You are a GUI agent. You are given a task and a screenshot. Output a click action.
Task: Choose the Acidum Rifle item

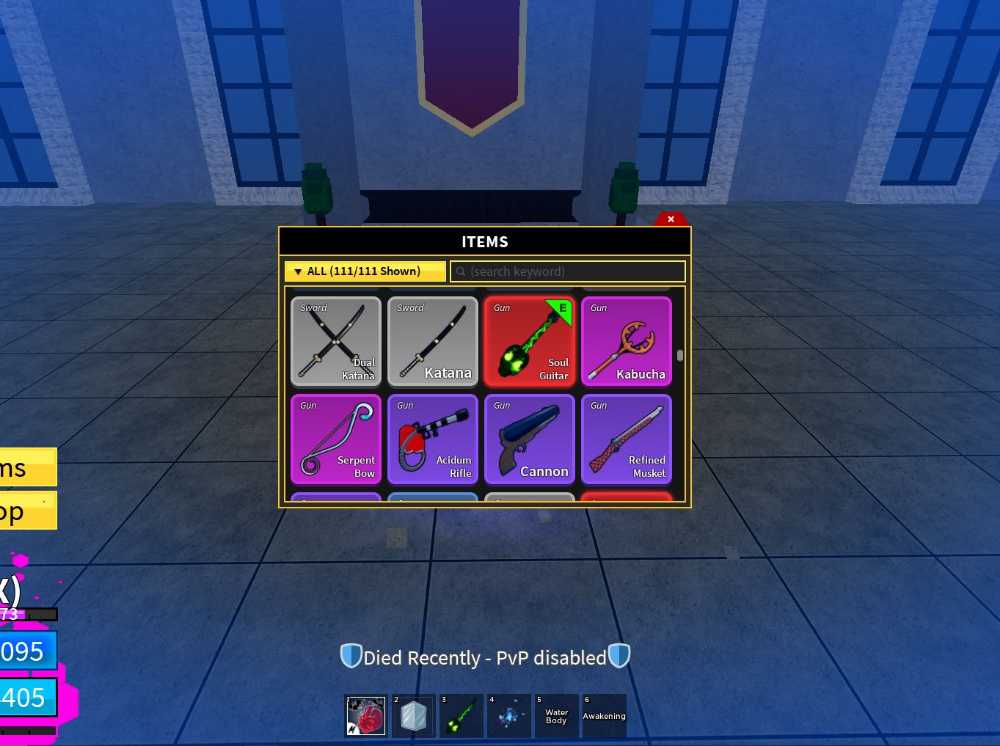(x=433, y=439)
